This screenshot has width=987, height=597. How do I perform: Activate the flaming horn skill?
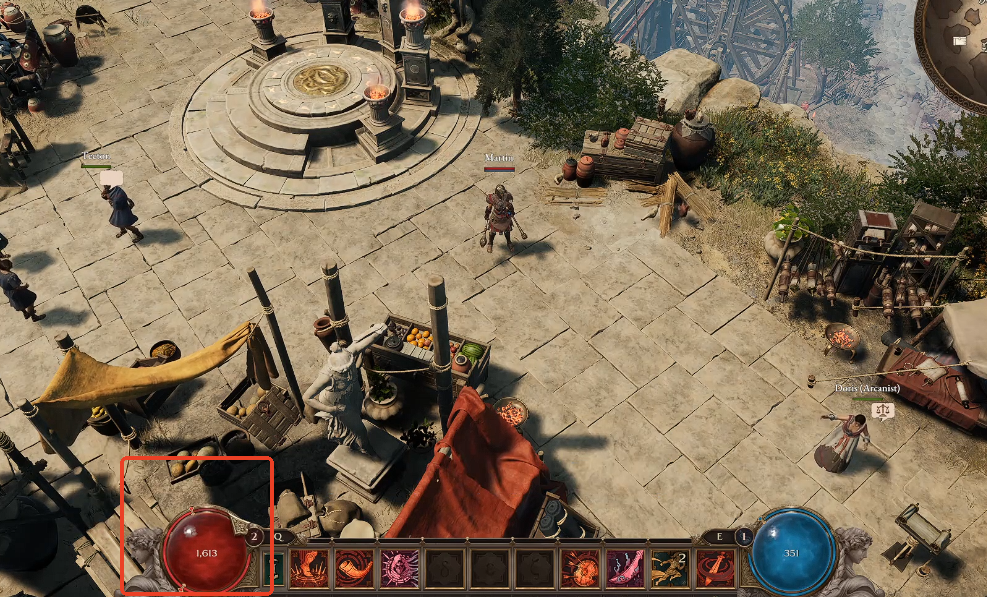309,568
